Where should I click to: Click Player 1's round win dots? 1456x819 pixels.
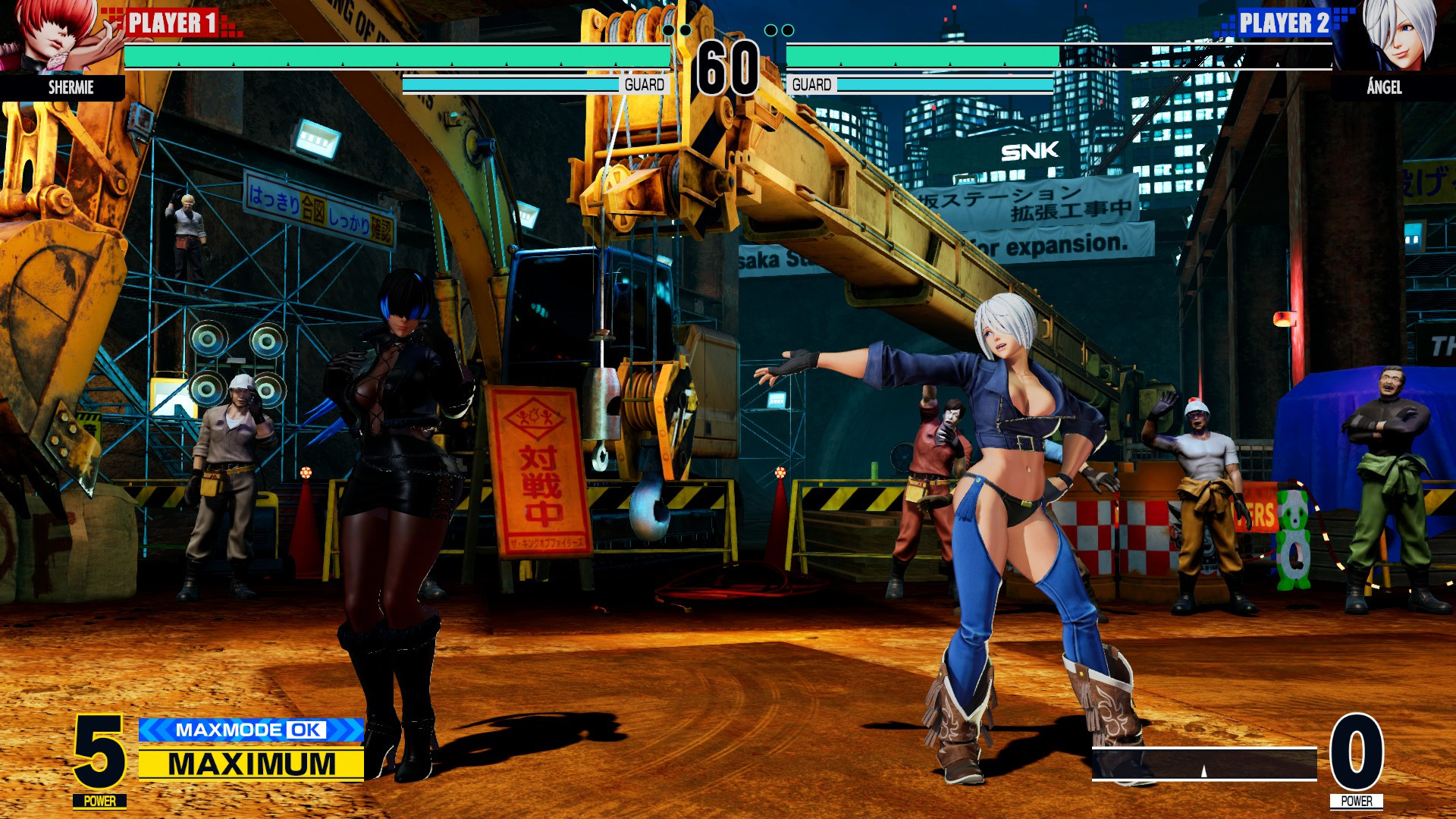677,28
